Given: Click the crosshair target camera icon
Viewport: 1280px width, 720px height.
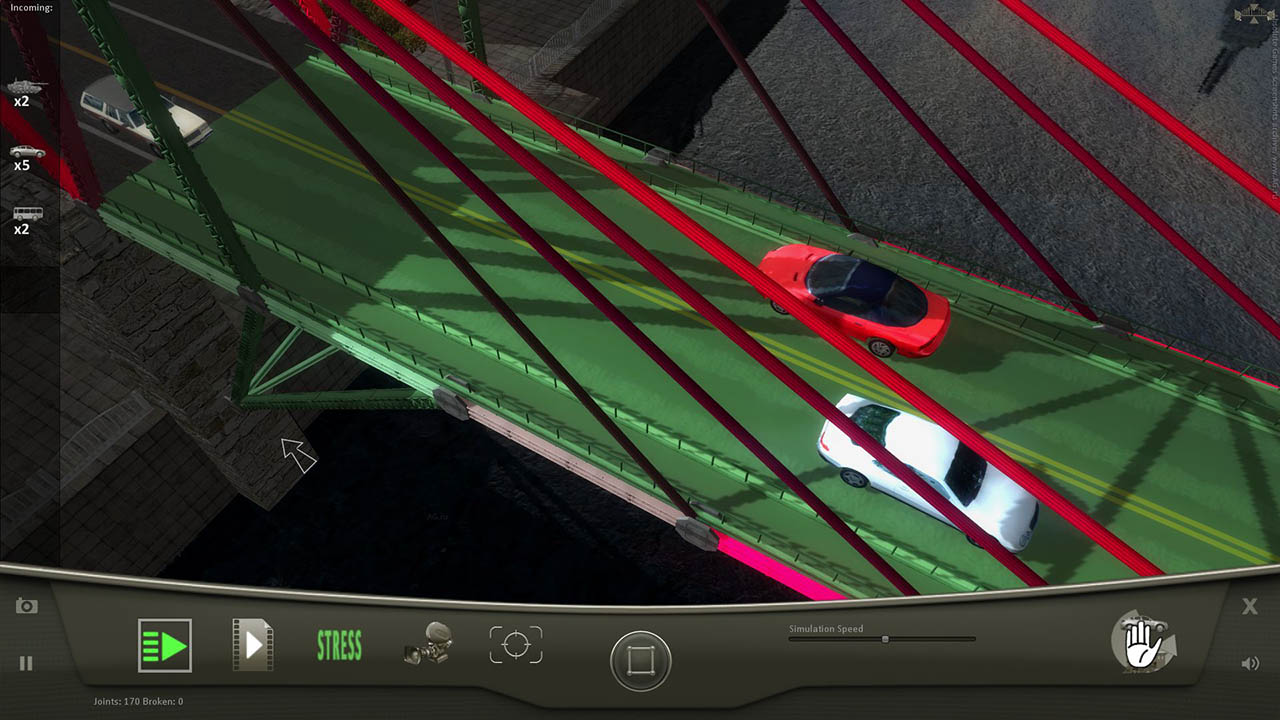Looking at the screenshot, I should click(x=516, y=645).
